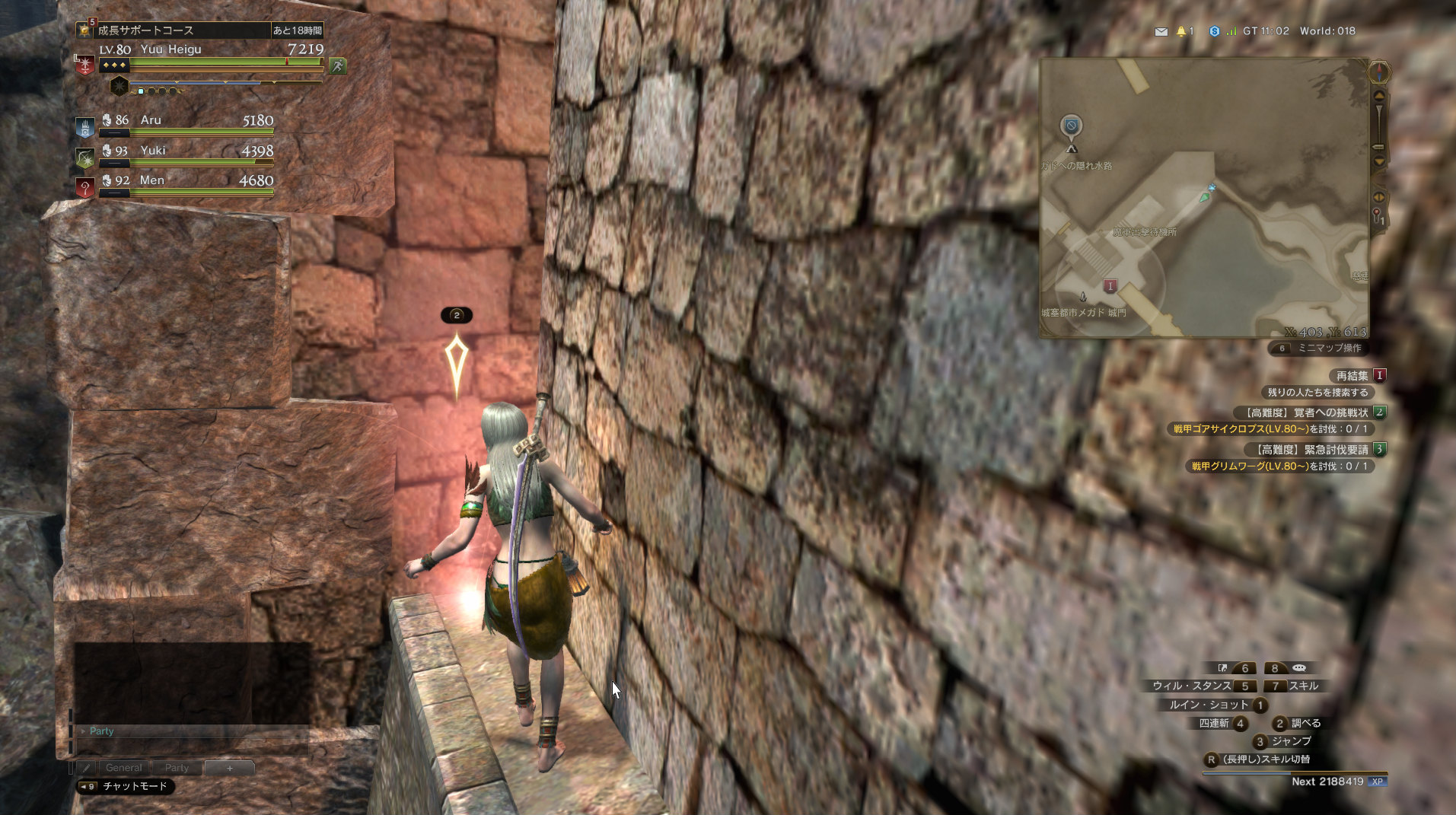The width and height of the screenshot is (1456, 815).
Task: Open the minimap view
Action: (x=1203, y=198)
